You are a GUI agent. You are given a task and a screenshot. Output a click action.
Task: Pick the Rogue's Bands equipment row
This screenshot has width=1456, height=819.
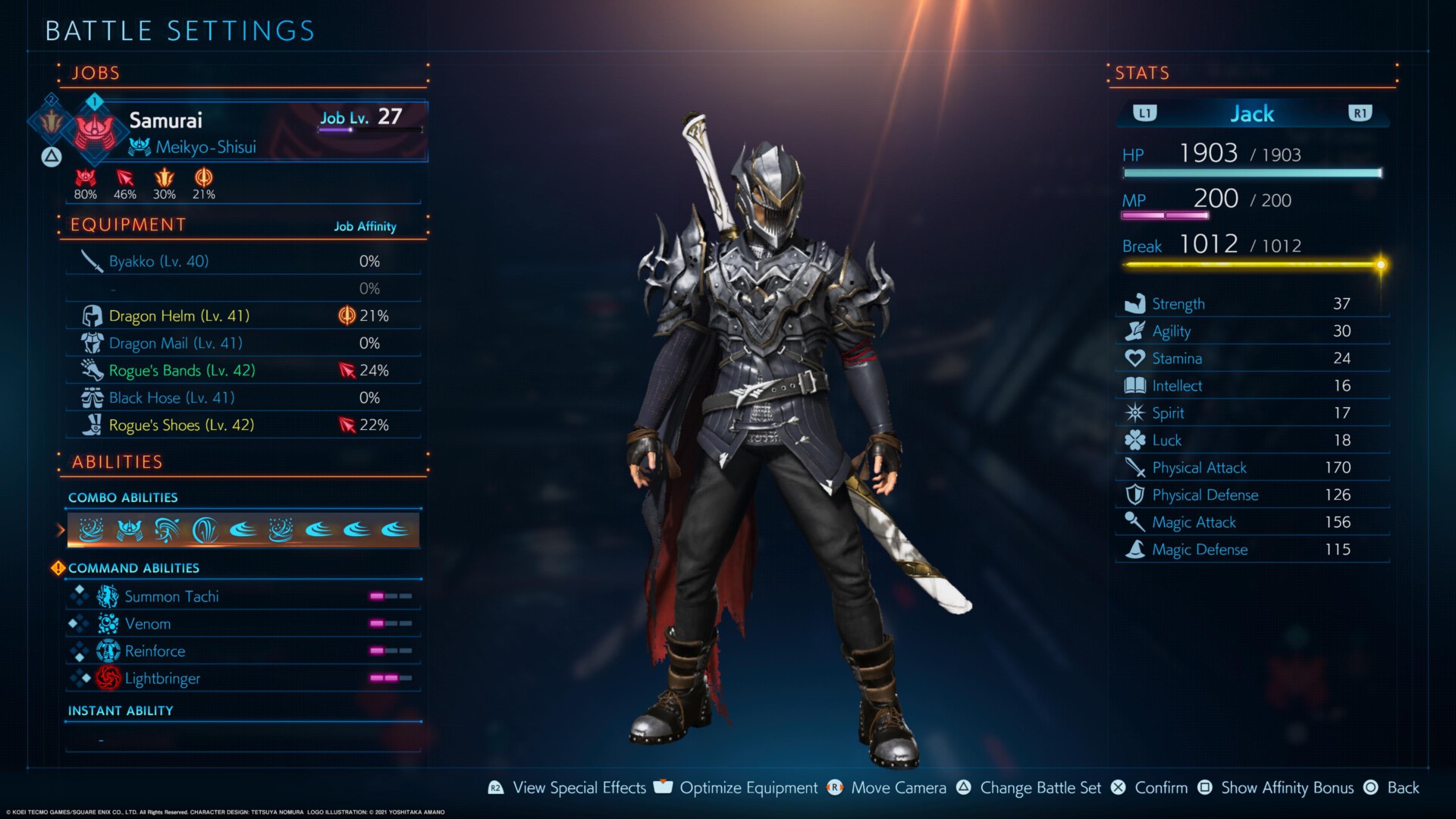tap(243, 371)
